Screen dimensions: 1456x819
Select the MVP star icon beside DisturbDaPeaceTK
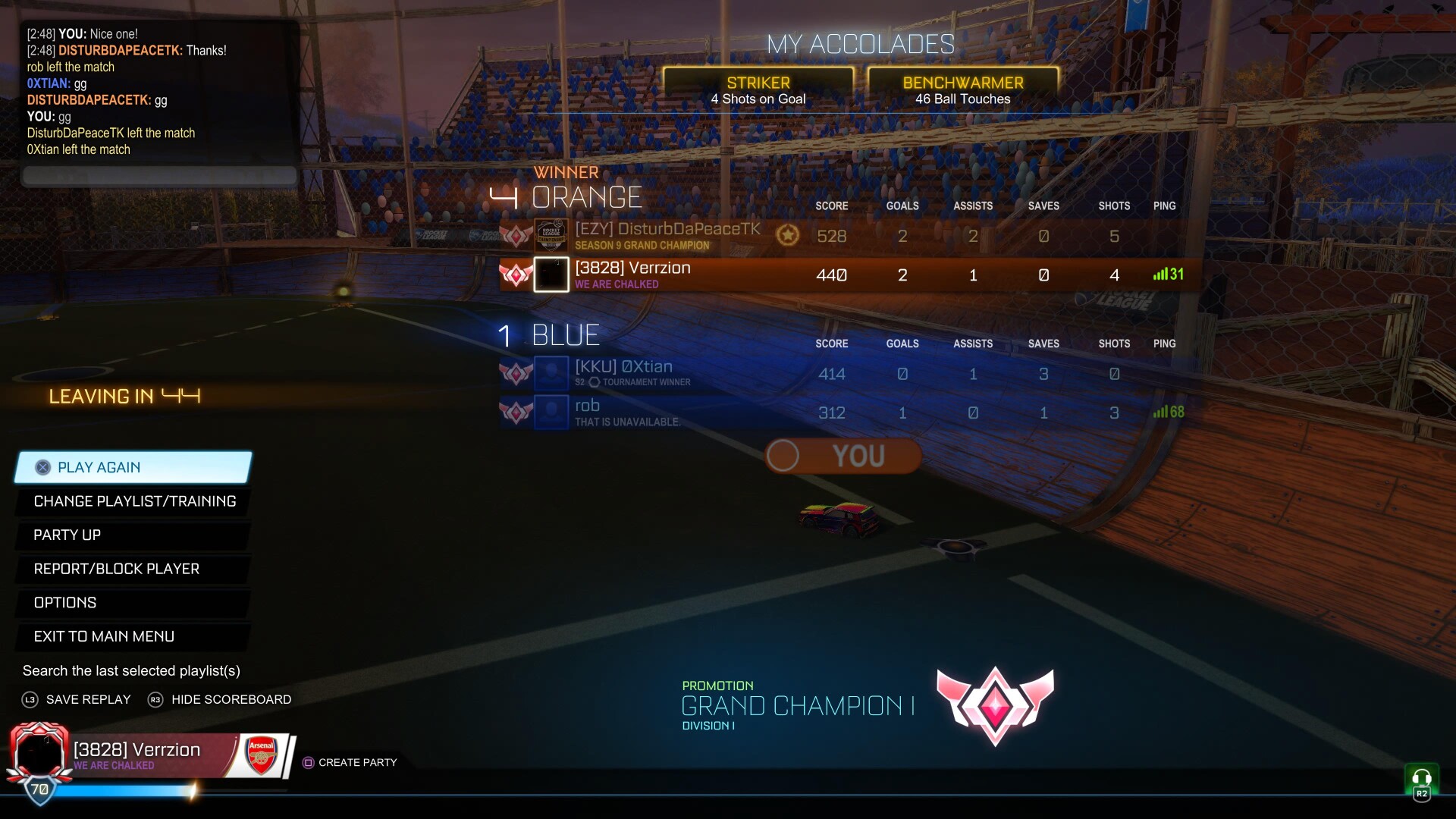pos(789,236)
